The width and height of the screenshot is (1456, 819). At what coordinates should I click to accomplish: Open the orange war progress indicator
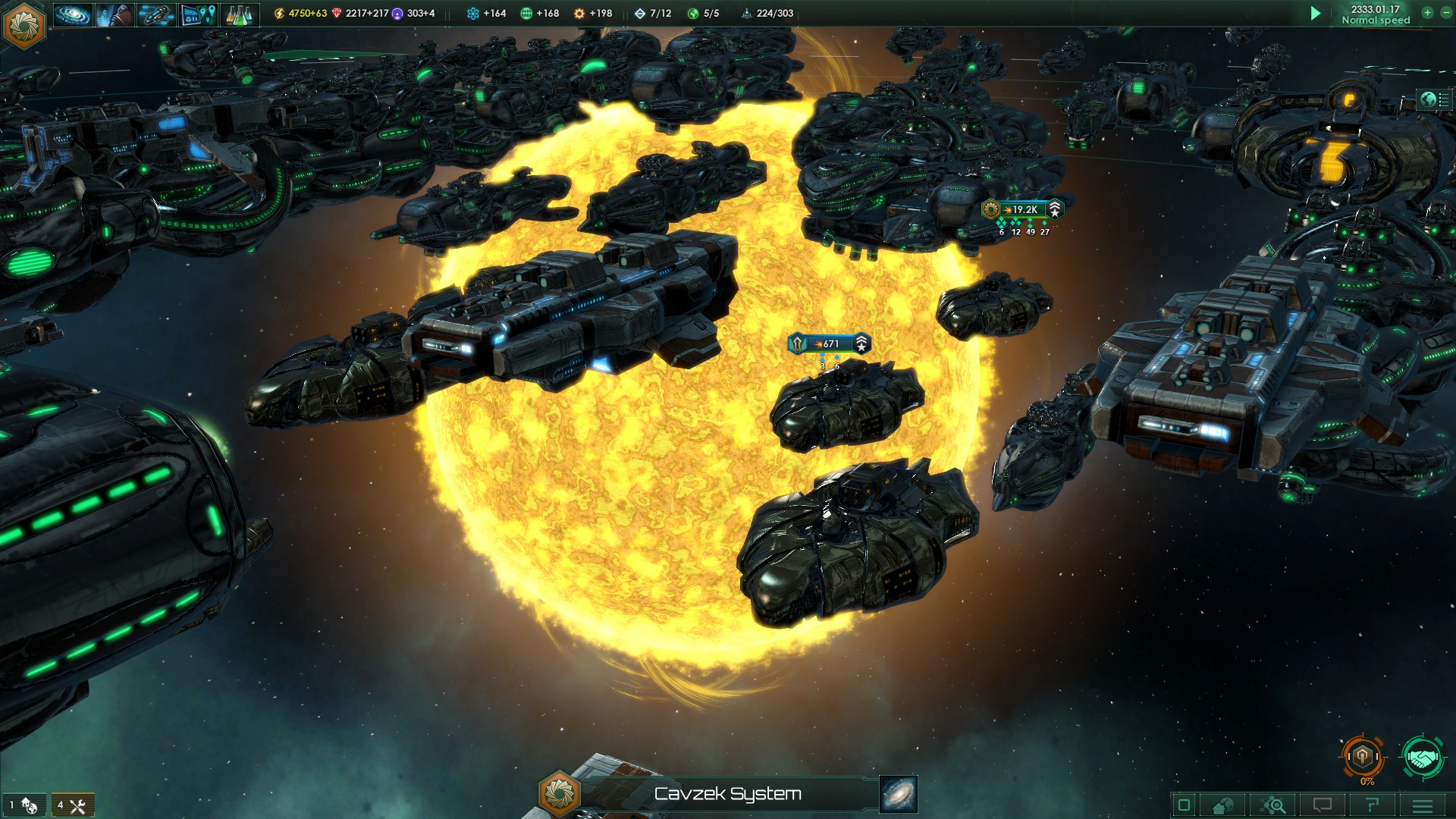coord(1363,756)
